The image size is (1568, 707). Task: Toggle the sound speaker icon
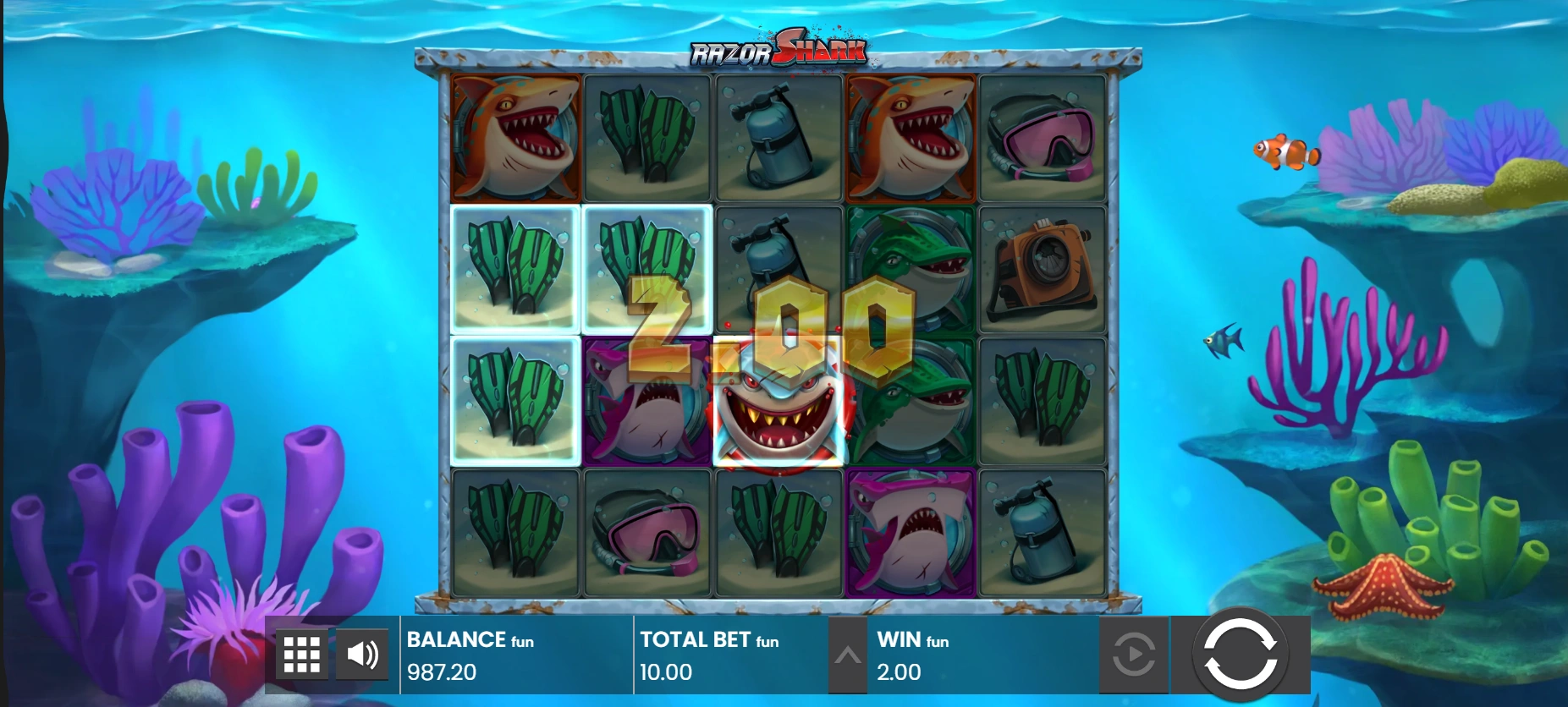point(362,654)
